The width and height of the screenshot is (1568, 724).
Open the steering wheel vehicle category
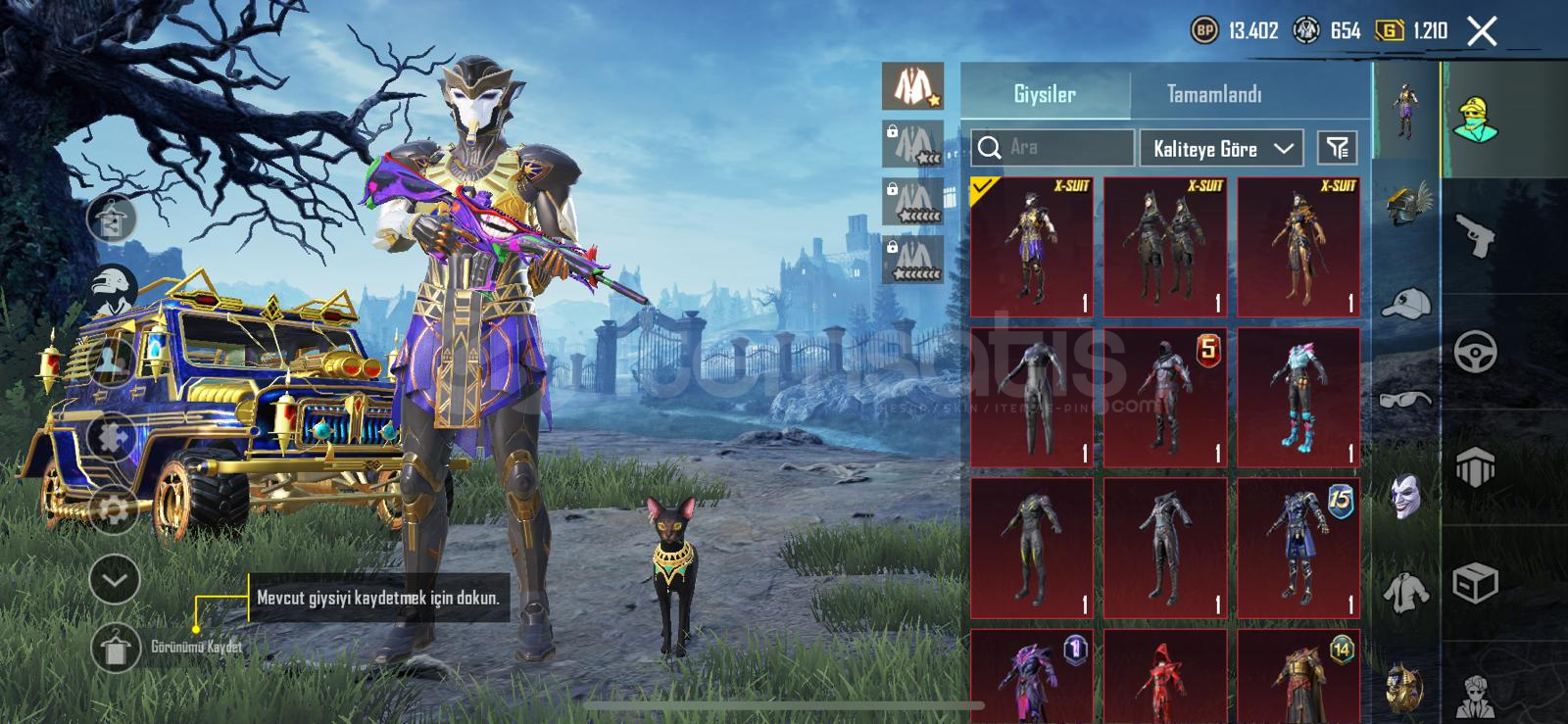coord(1475,352)
